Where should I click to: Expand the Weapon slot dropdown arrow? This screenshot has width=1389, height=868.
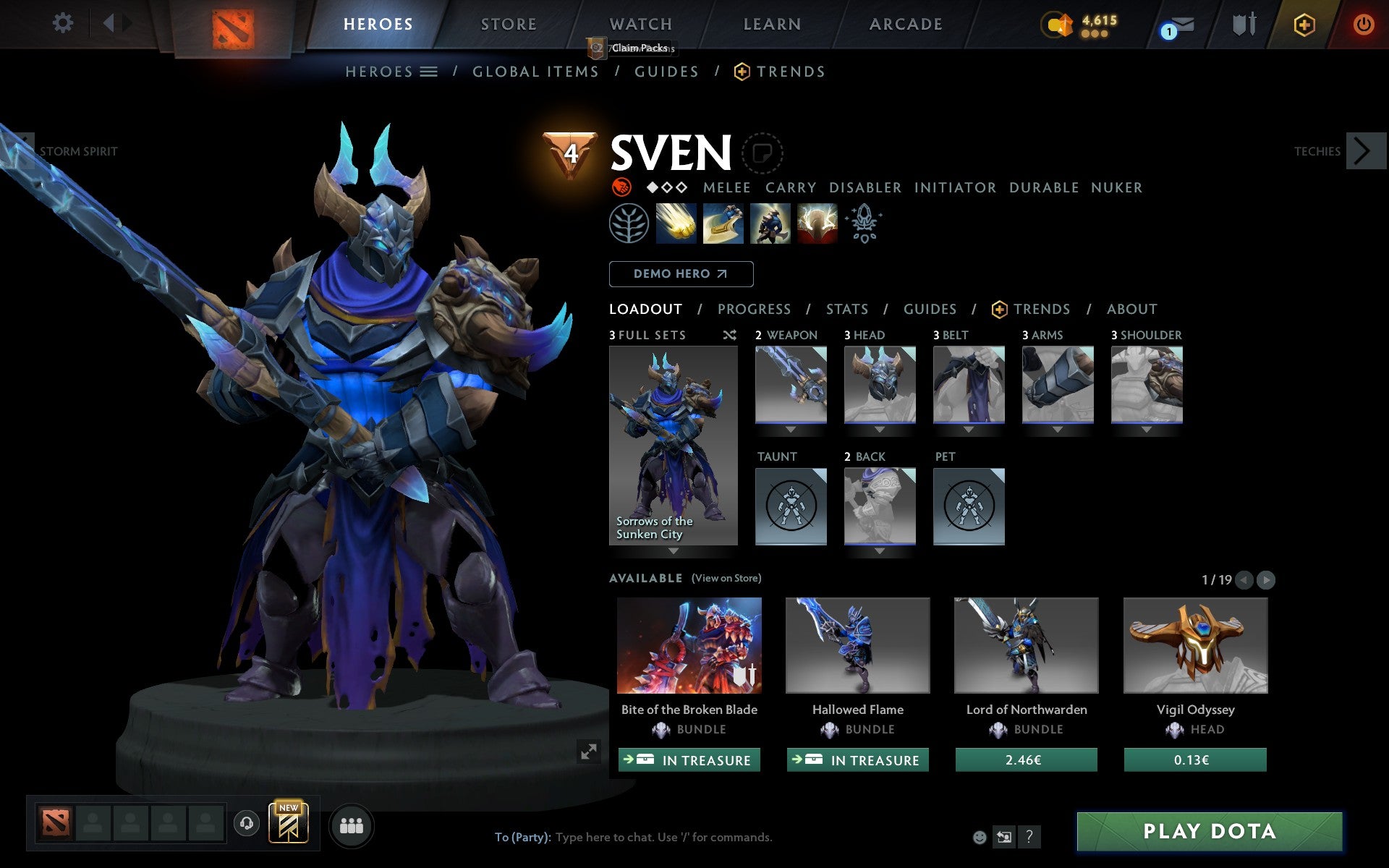click(790, 428)
